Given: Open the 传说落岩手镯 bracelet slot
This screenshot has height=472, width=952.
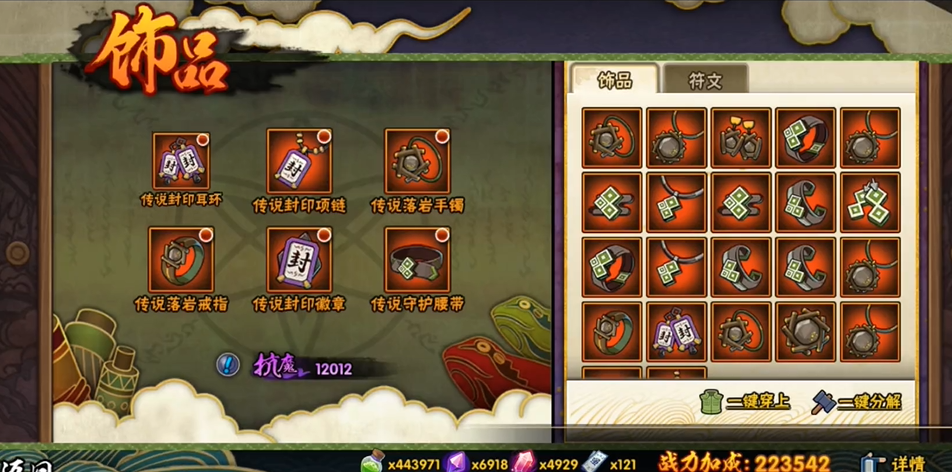Looking at the screenshot, I should pyautogui.click(x=417, y=161).
